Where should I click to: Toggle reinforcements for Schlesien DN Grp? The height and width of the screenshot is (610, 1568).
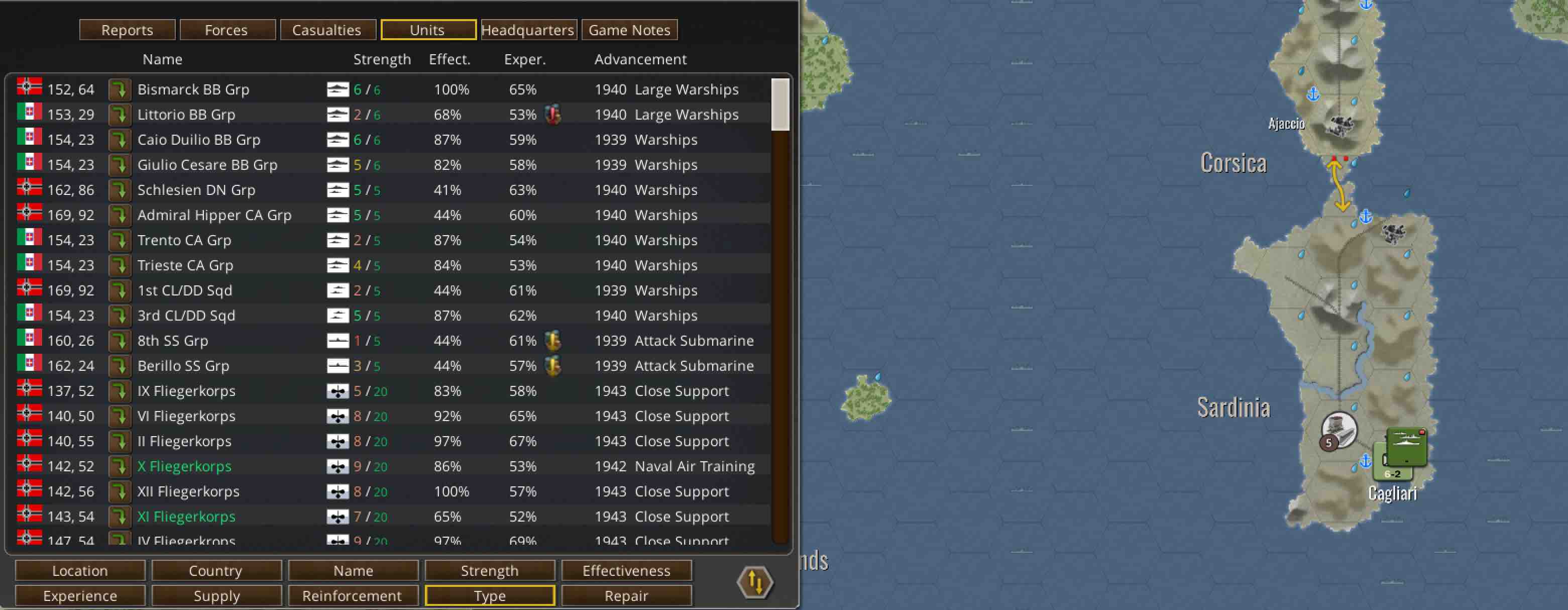click(x=120, y=189)
